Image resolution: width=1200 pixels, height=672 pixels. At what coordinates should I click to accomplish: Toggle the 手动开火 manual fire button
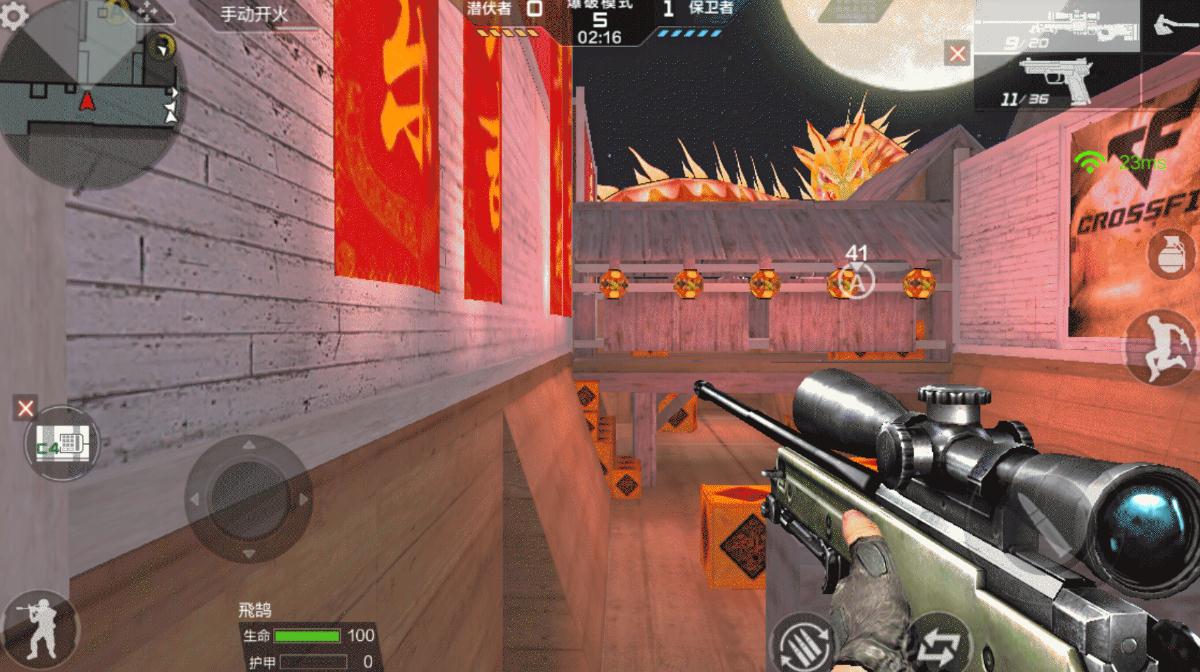coord(253,15)
